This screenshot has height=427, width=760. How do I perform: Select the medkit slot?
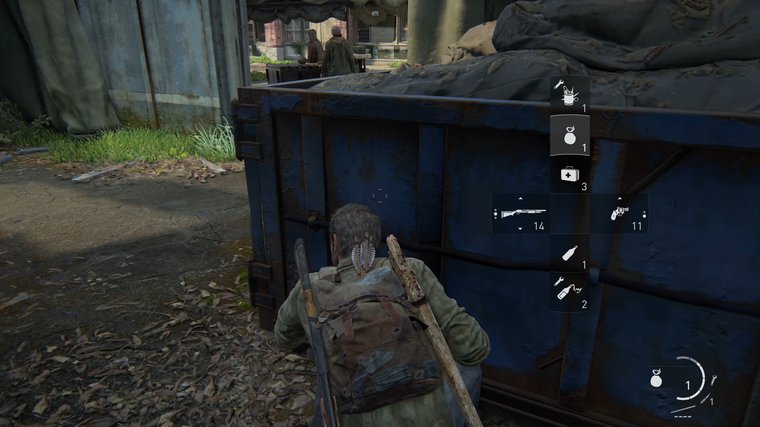tap(569, 174)
